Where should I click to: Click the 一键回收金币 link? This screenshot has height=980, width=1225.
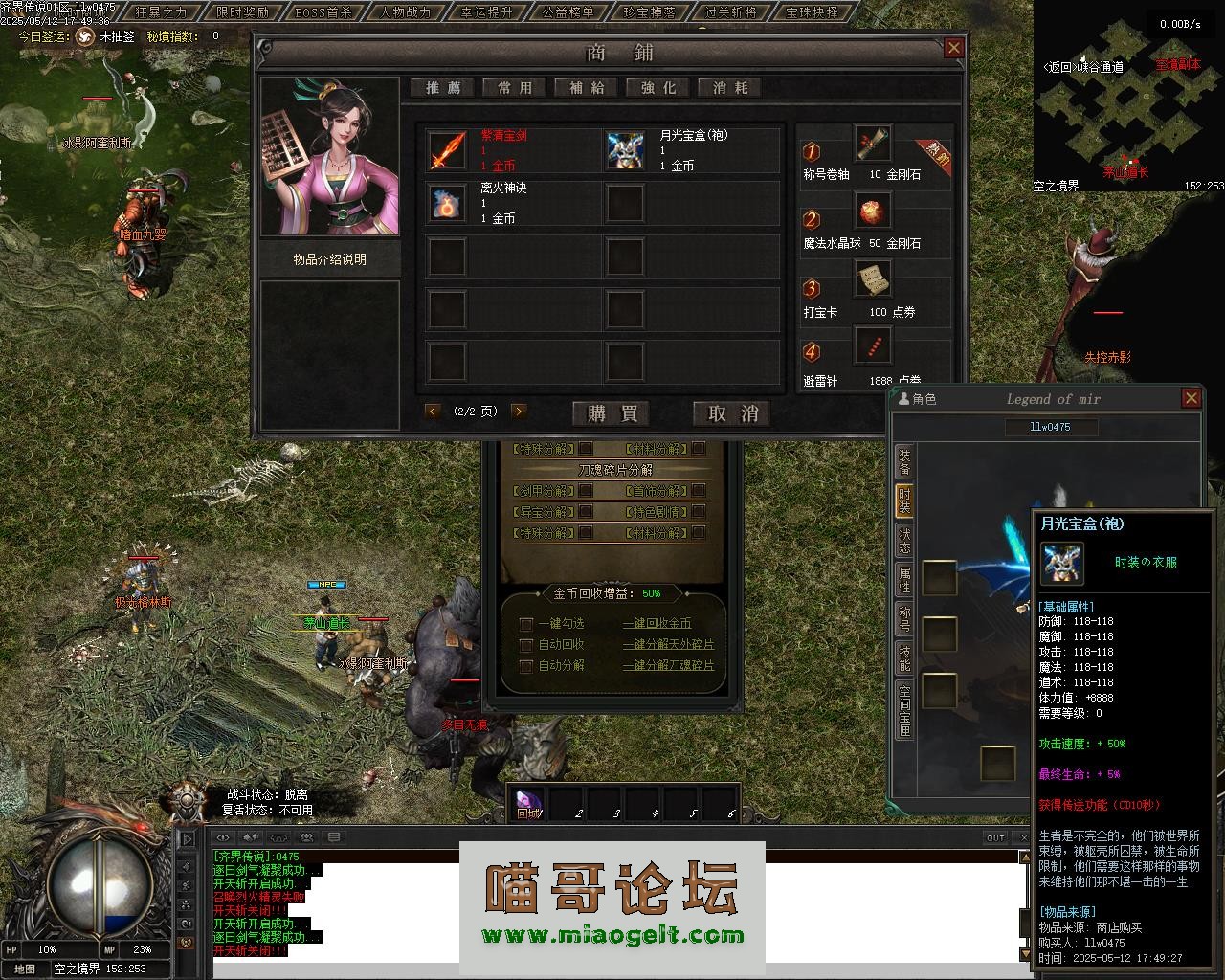pos(657,624)
